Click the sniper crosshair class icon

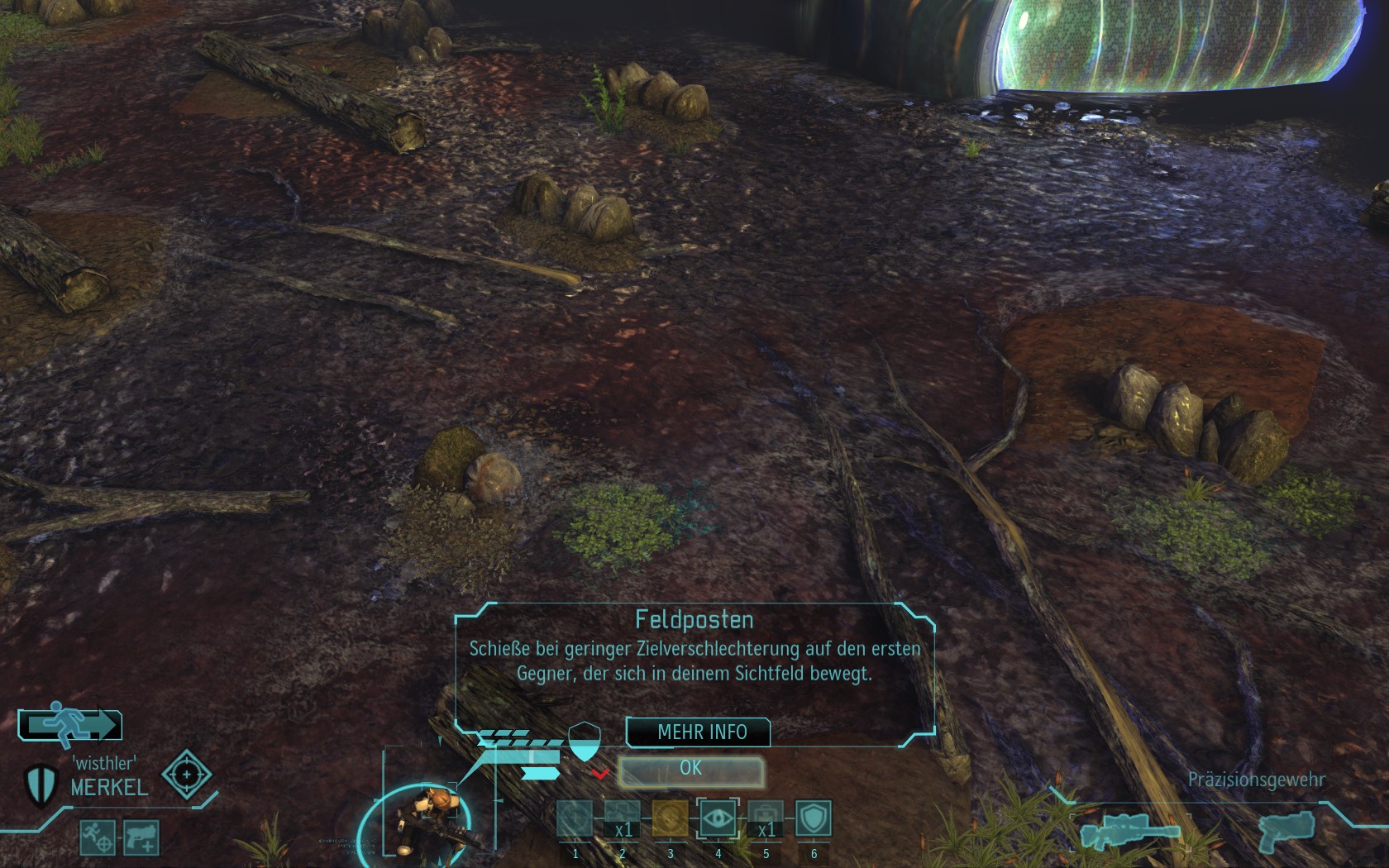[186, 775]
